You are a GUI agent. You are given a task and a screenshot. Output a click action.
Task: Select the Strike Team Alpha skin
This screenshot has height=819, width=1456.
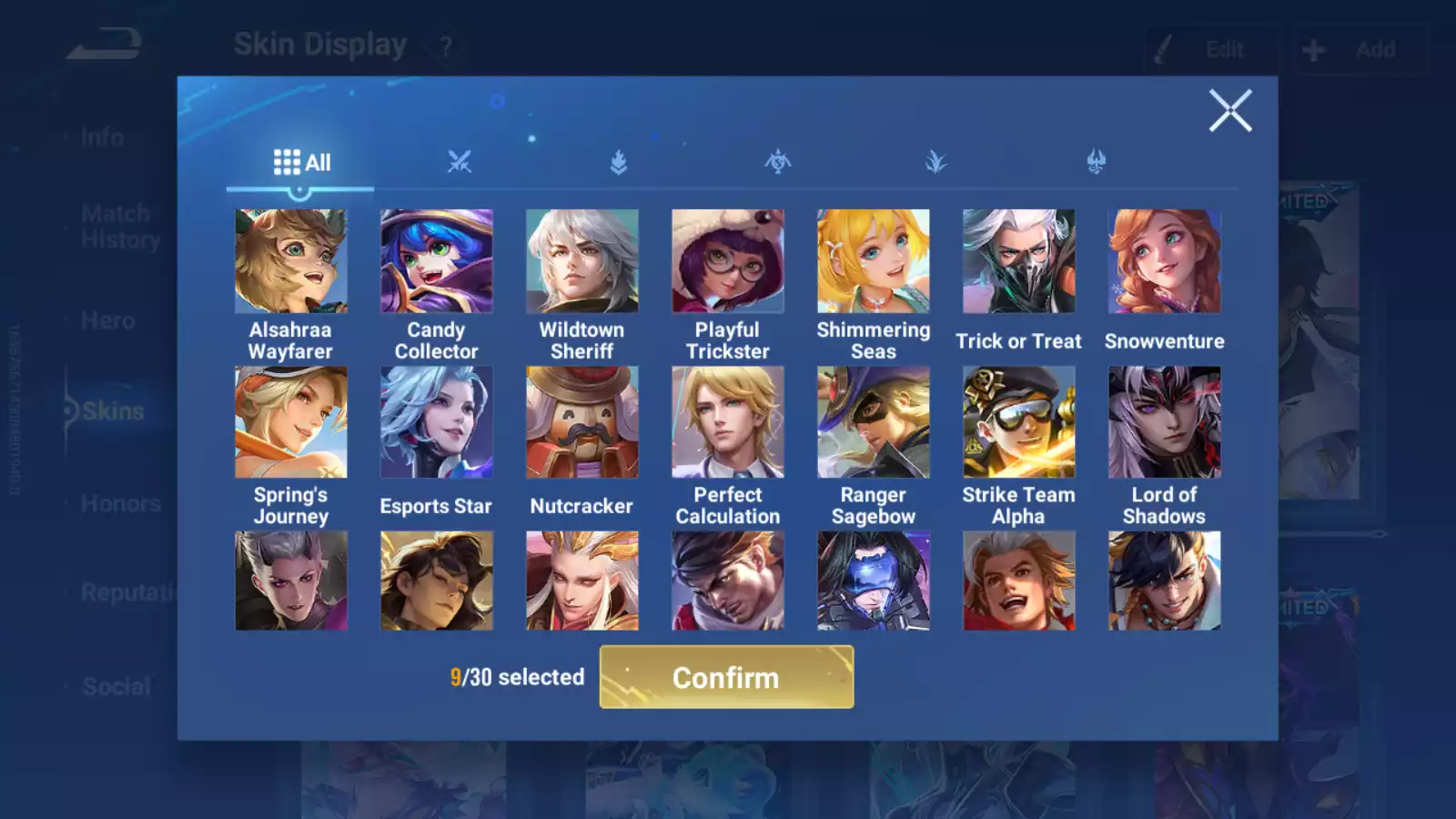pyautogui.click(x=1019, y=422)
